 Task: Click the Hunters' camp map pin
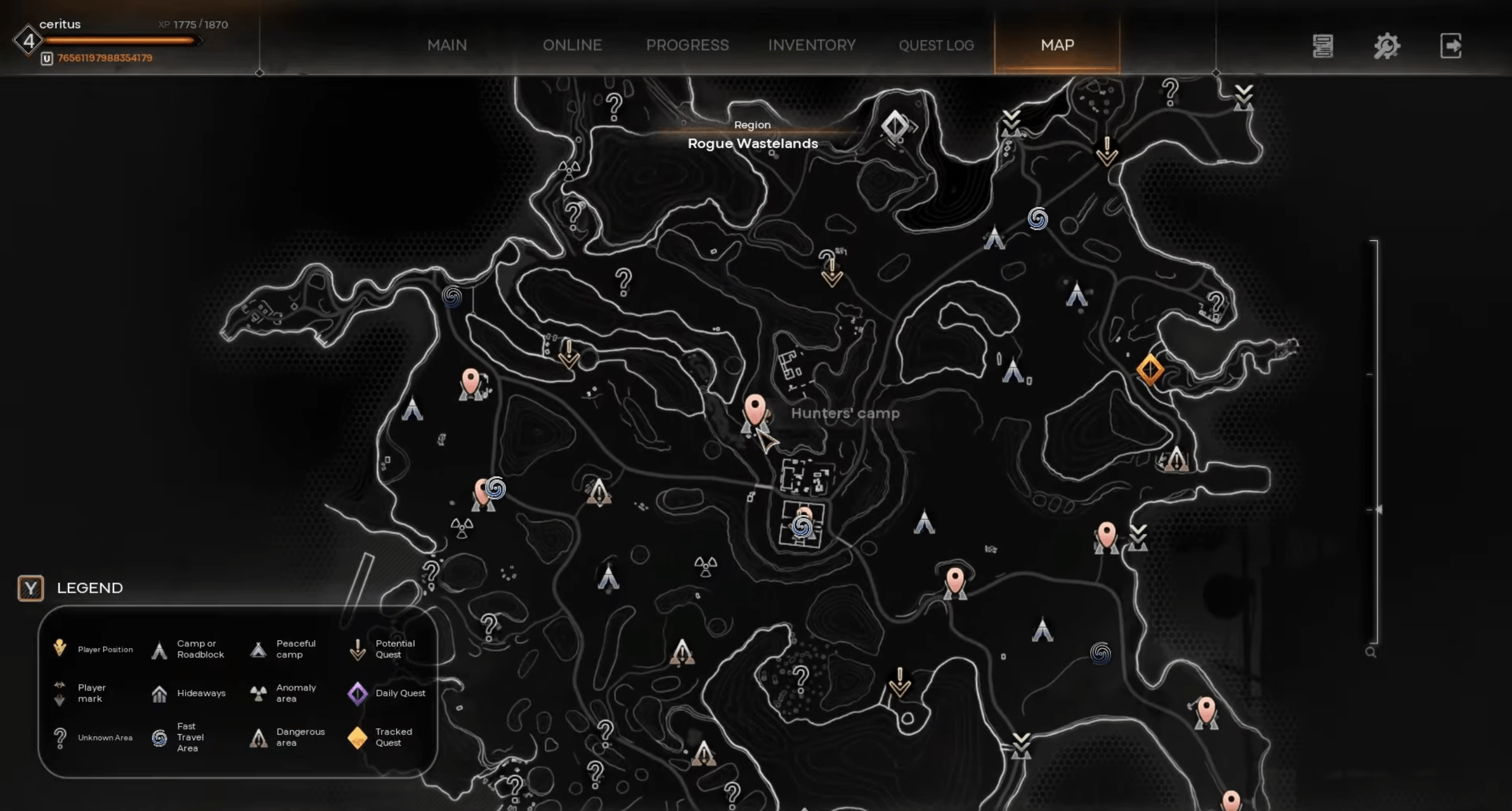click(x=755, y=409)
